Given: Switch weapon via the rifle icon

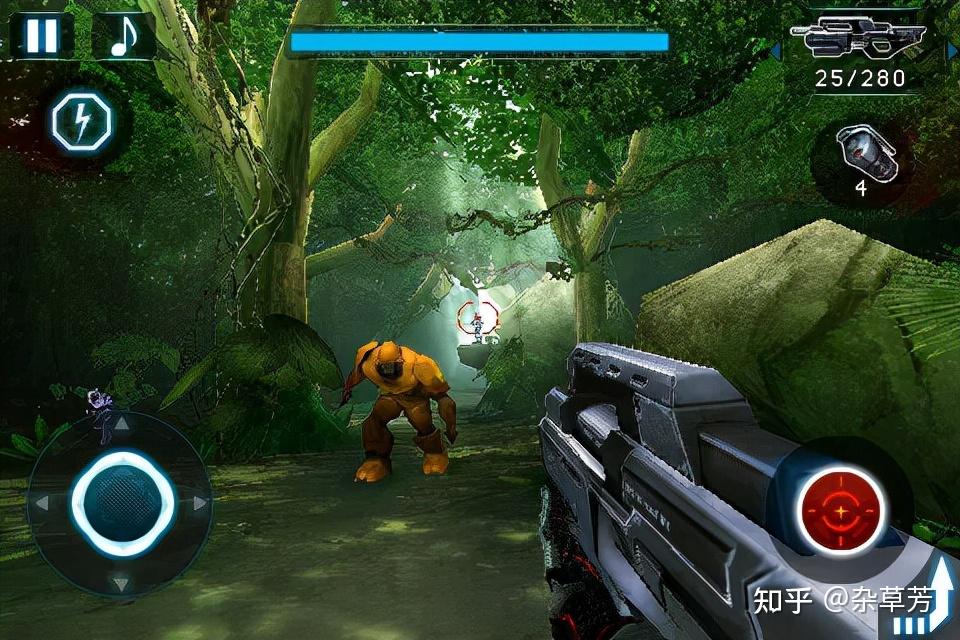Looking at the screenshot, I should pos(858,41).
